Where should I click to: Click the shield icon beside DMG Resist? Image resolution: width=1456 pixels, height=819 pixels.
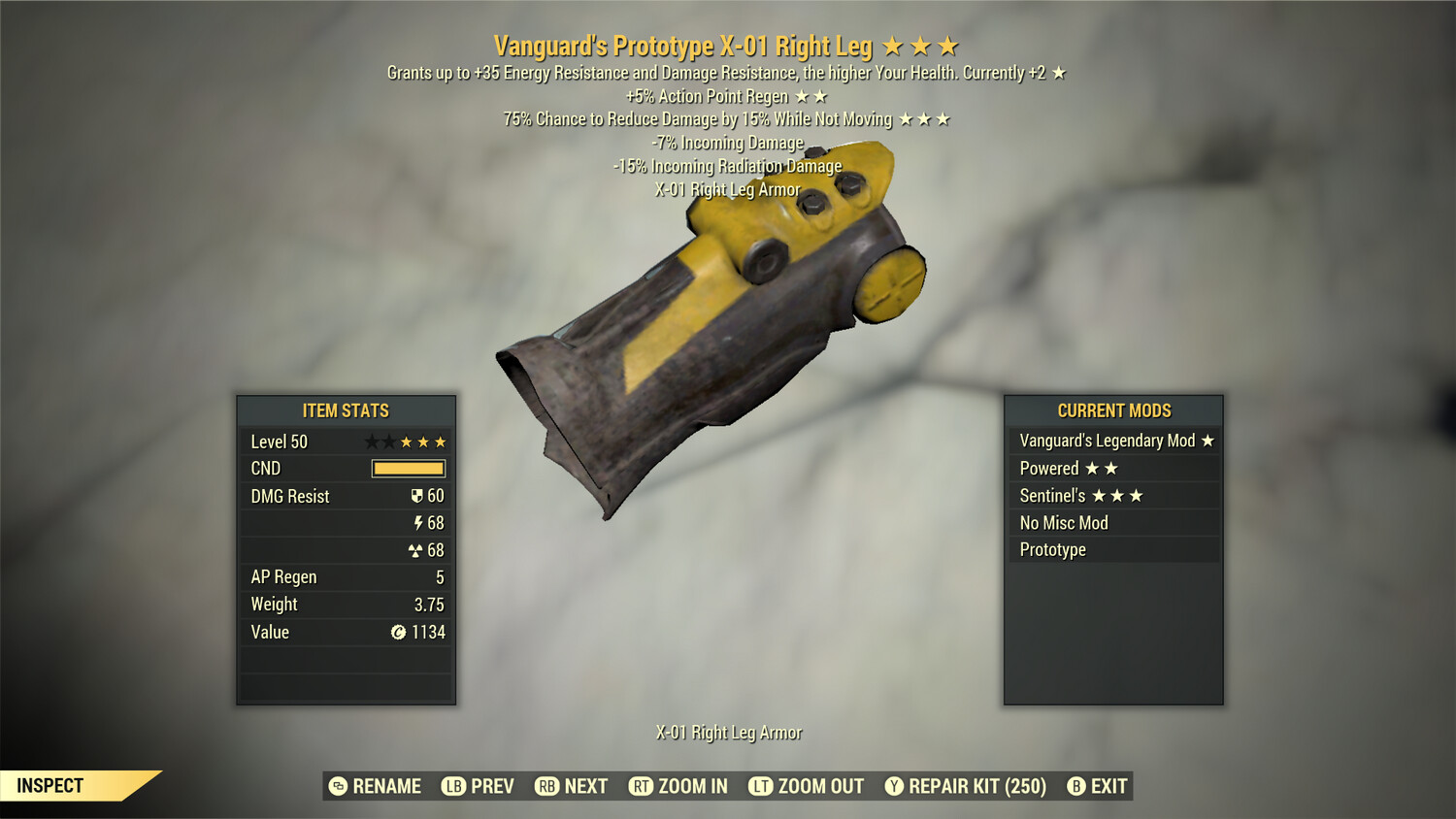tap(417, 496)
